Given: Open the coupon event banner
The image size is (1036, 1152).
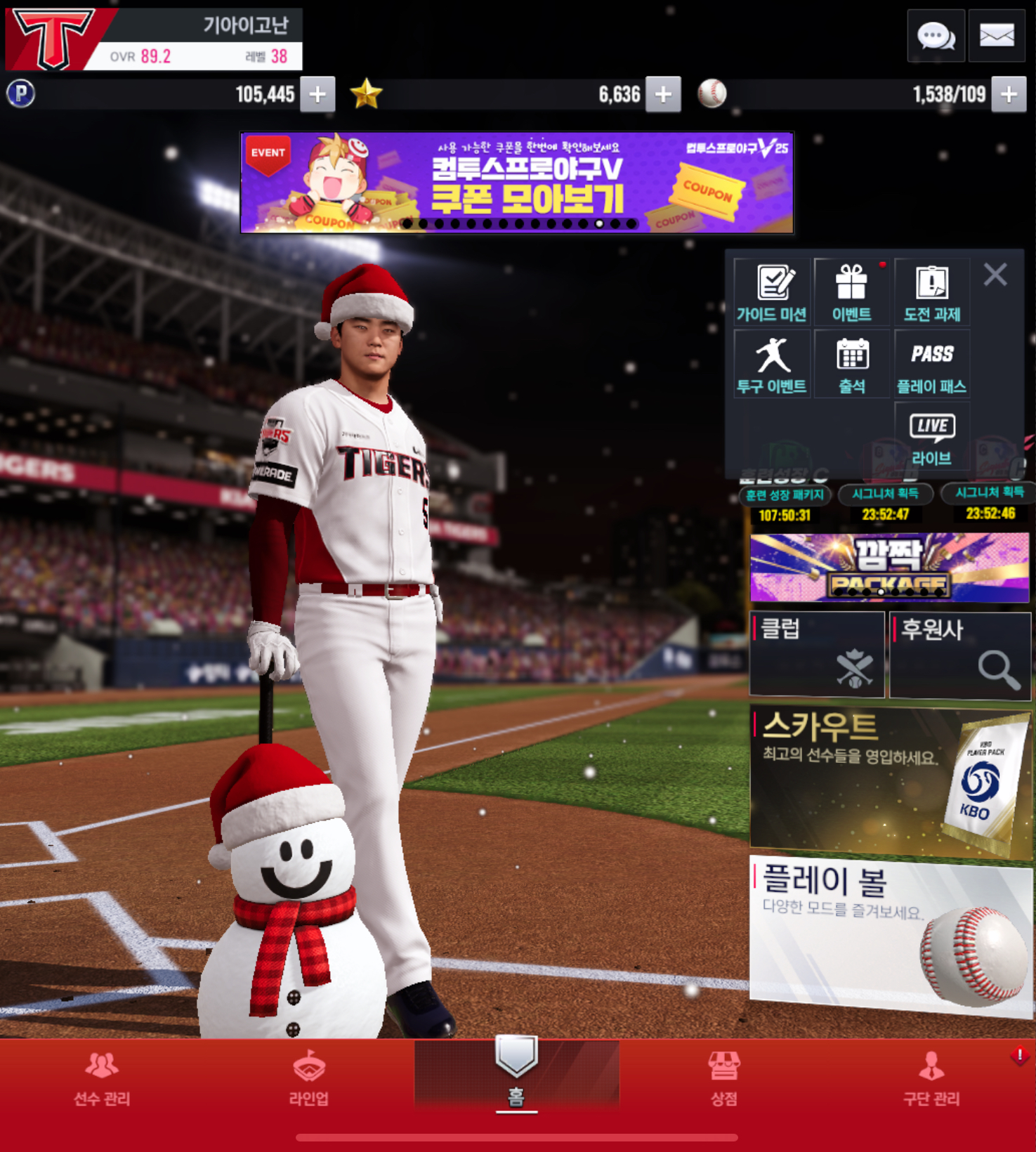Looking at the screenshot, I should click(517, 183).
